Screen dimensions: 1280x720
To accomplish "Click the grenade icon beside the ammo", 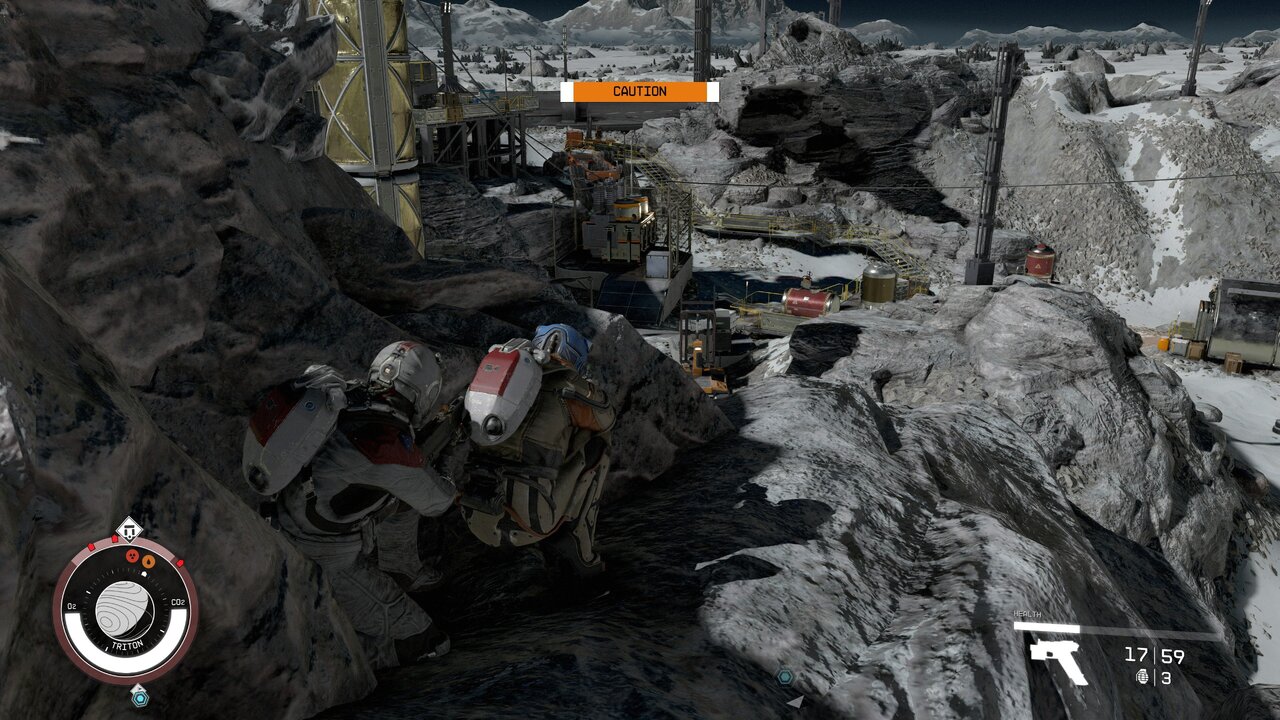I will 1143,677.
